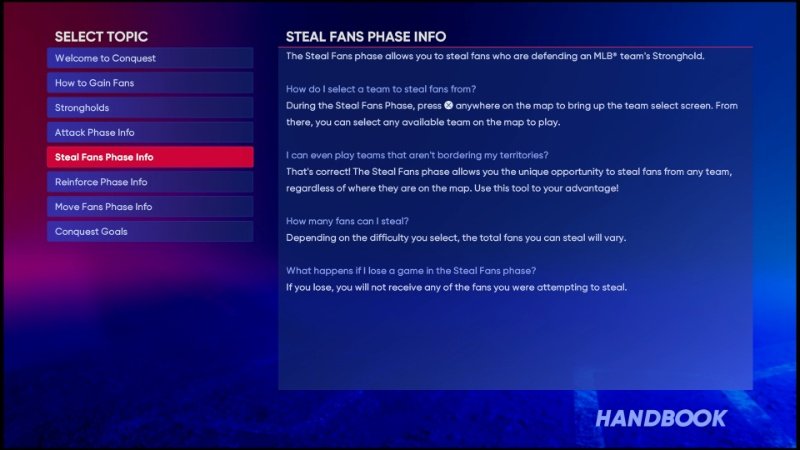View the Reinforce Phase Info topic
The height and width of the screenshot is (450, 800).
click(x=150, y=182)
